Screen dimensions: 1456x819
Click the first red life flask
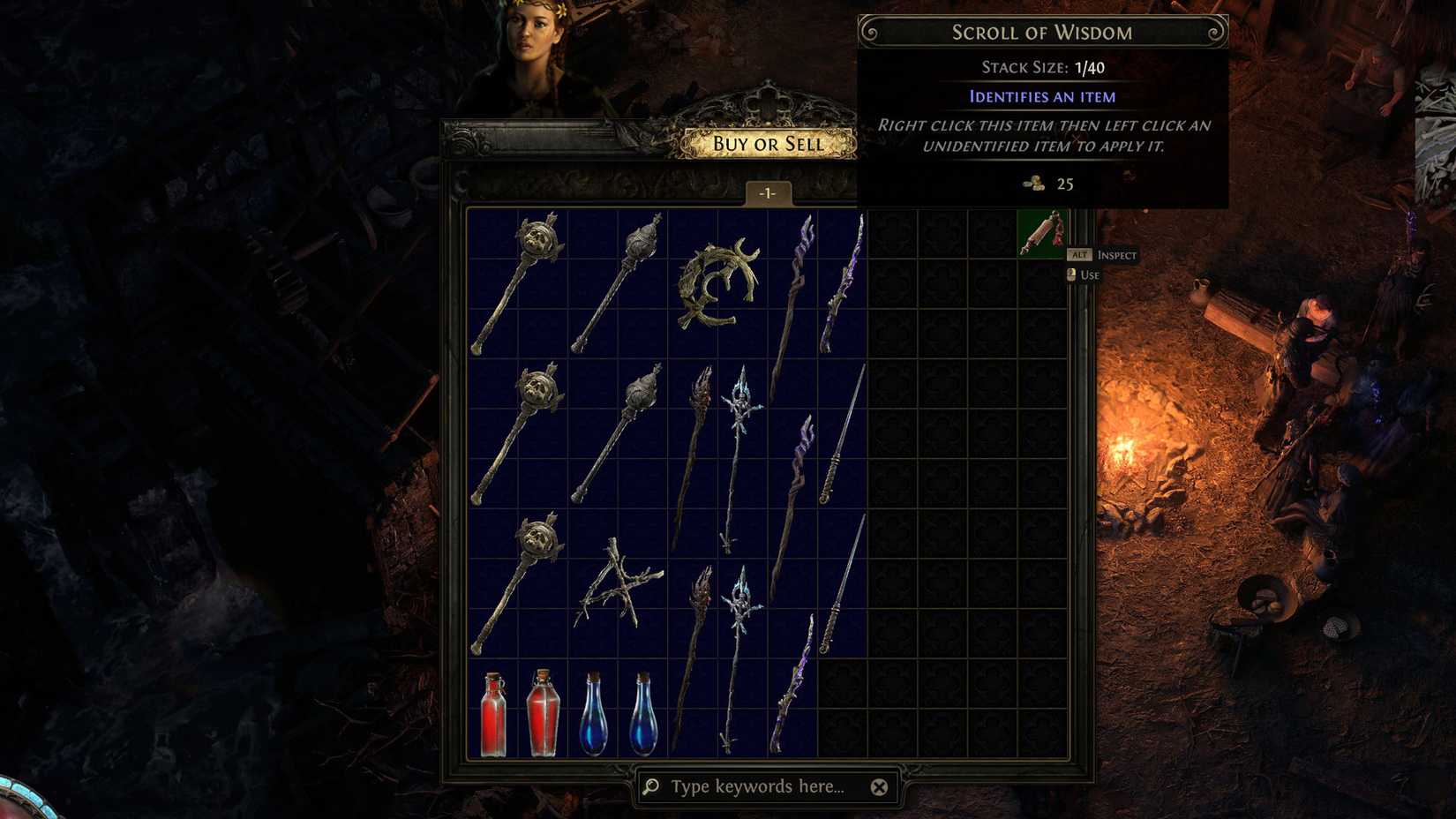[494, 715]
